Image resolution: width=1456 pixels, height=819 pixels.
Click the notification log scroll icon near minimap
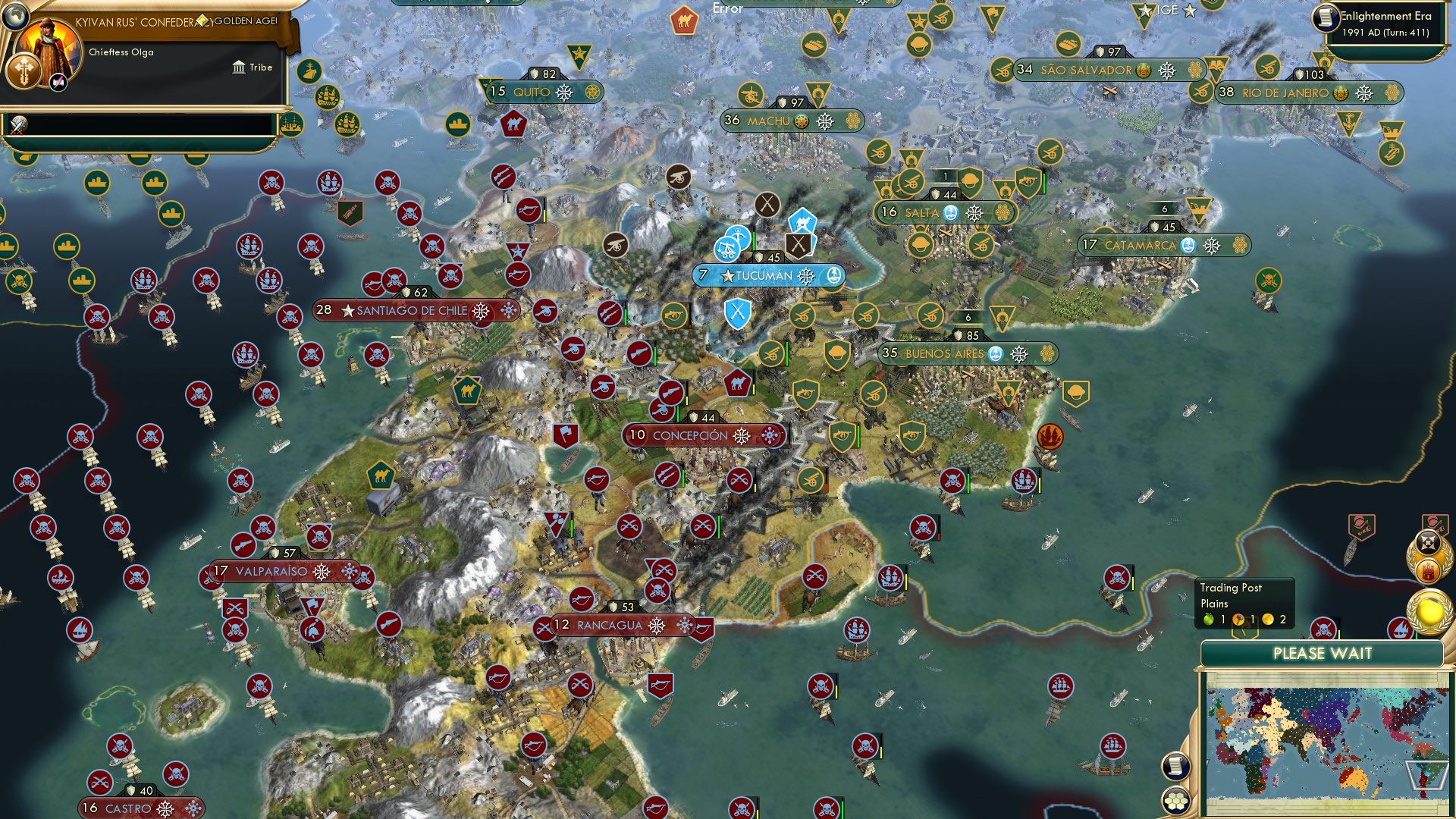coord(1175,767)
